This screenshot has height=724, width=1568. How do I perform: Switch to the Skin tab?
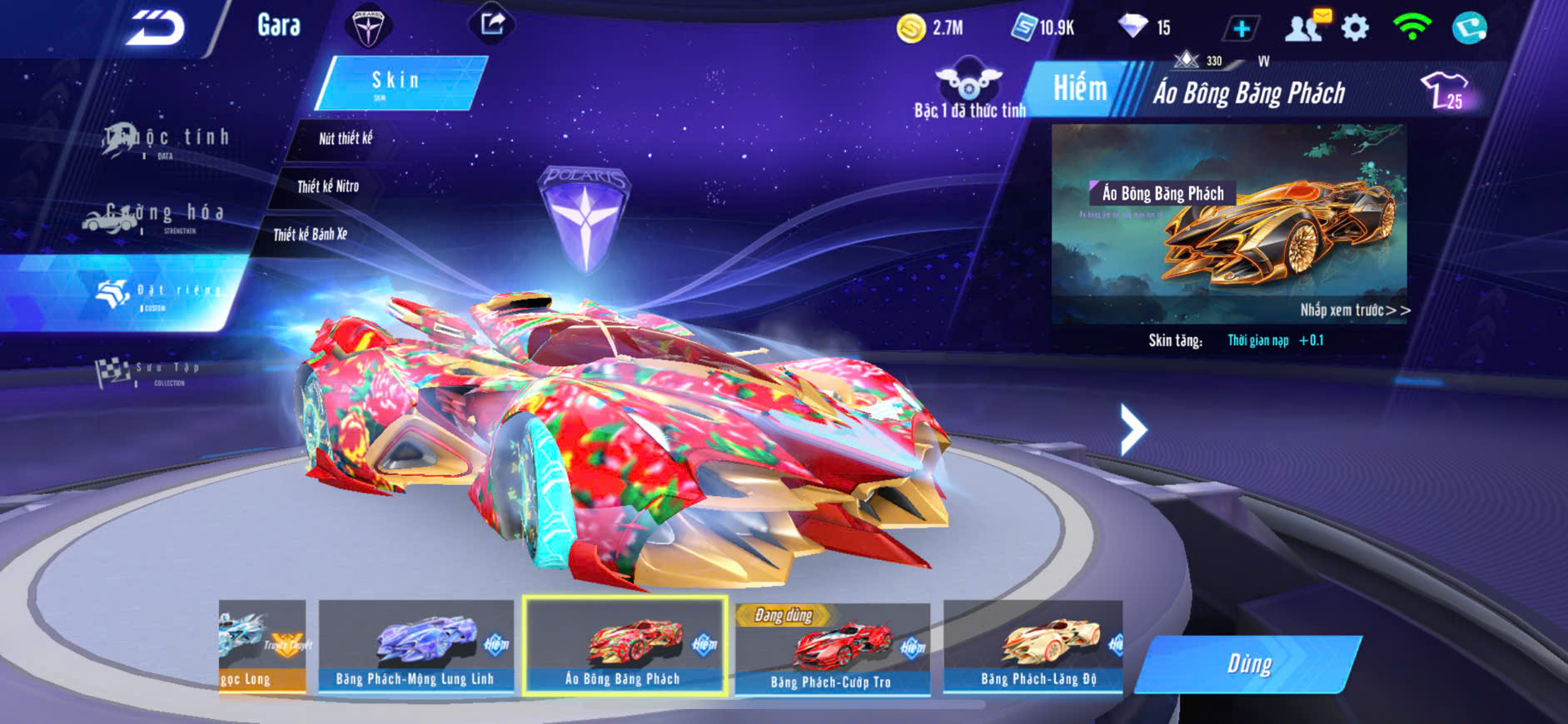[400, 82]
